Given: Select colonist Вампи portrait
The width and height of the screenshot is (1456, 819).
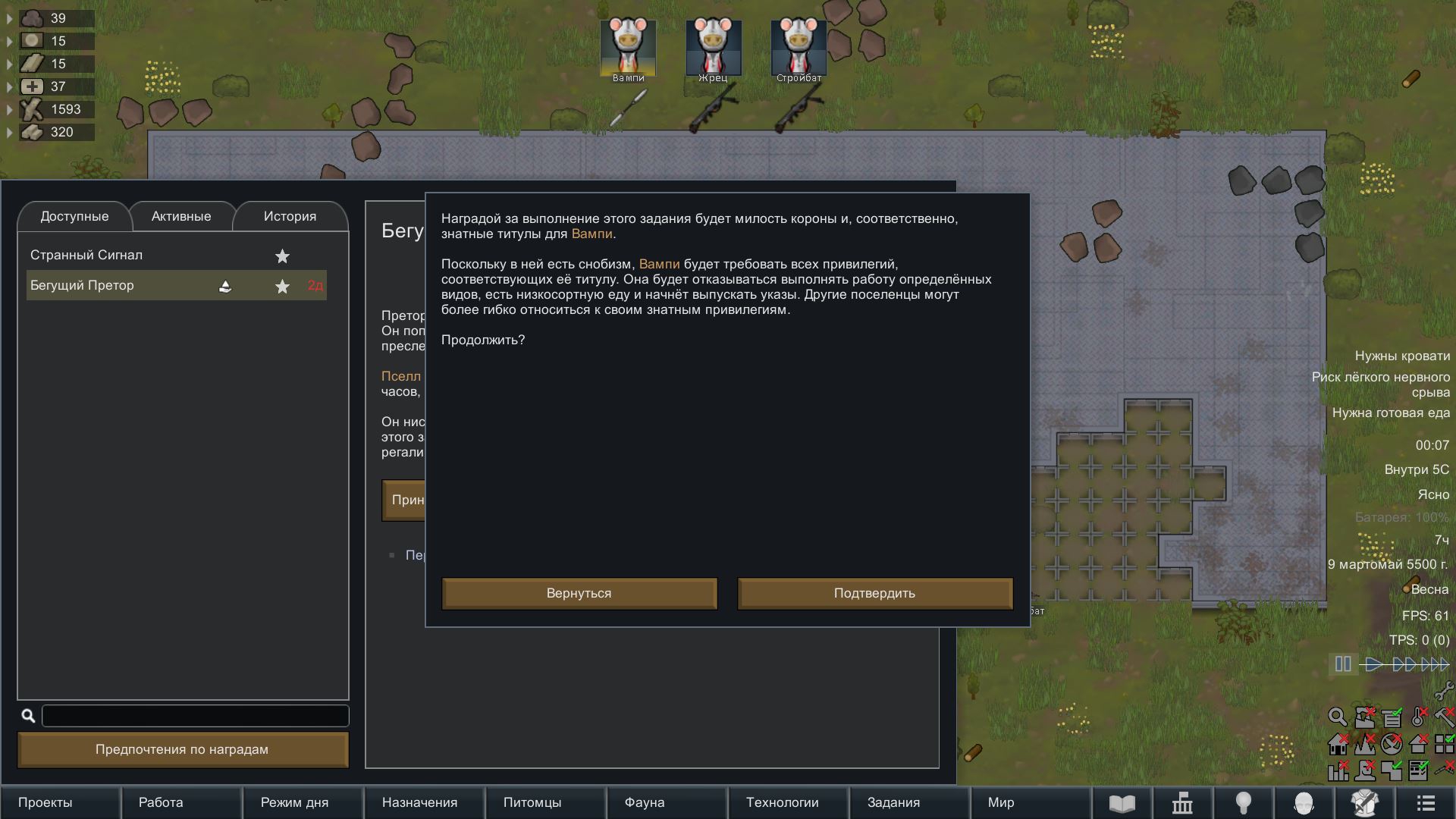Looking at the screenshot, I should 628,48.
